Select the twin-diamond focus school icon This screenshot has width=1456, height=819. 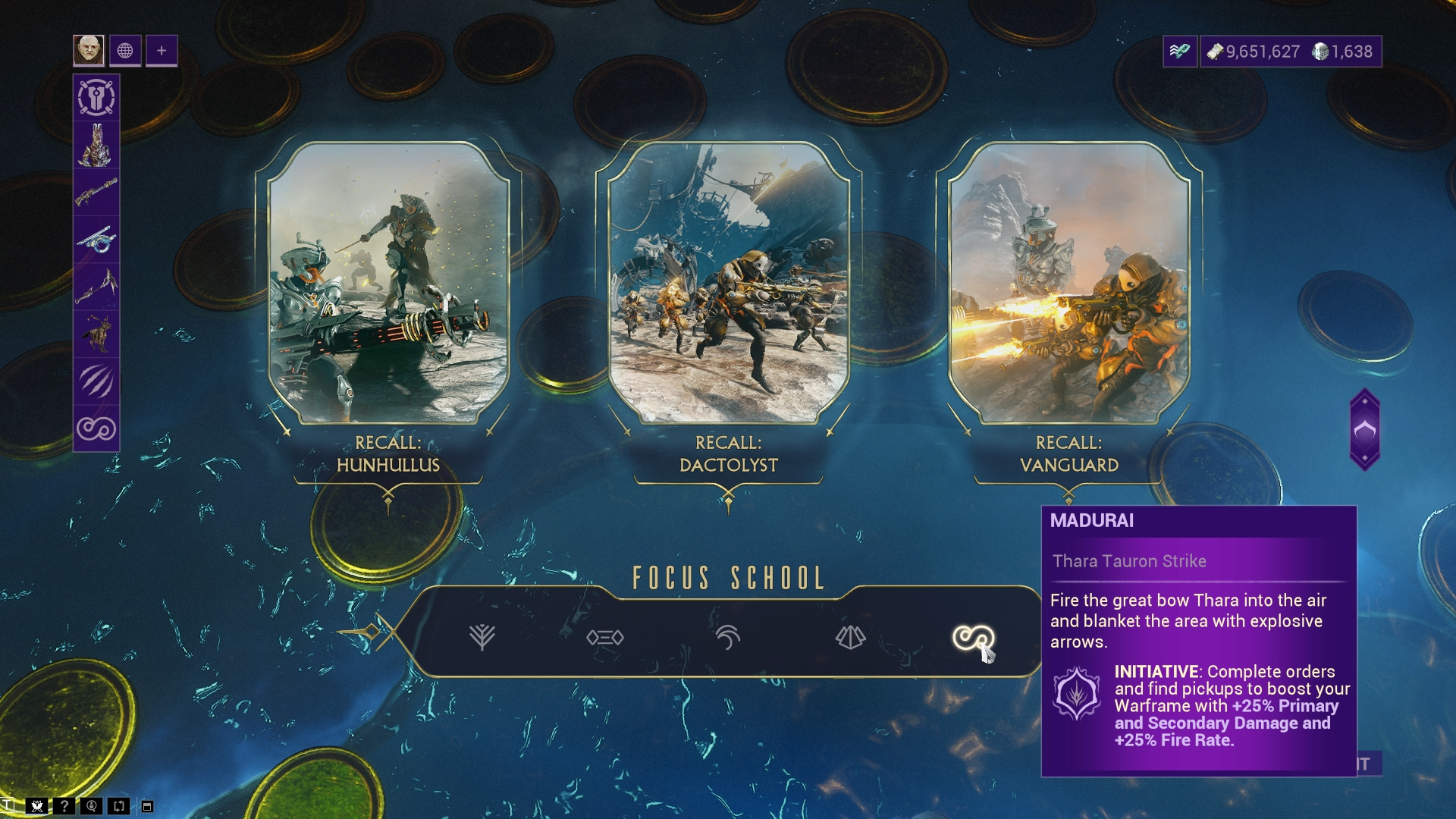pos(605,638)
